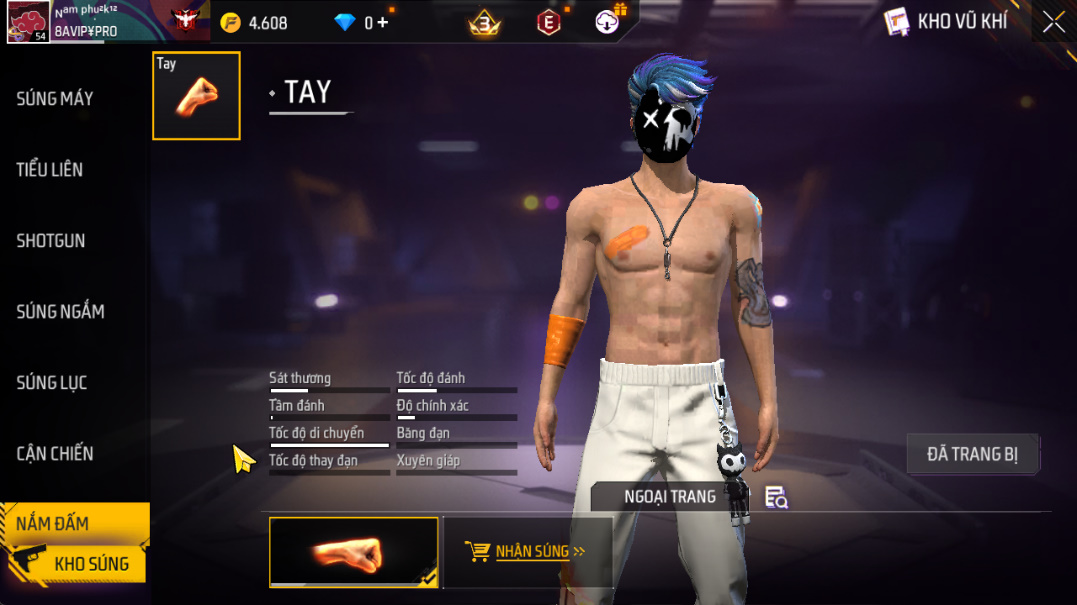Choose the Tay fist weapon slot
1077x605 pixels.
click(x=196, y=96)
